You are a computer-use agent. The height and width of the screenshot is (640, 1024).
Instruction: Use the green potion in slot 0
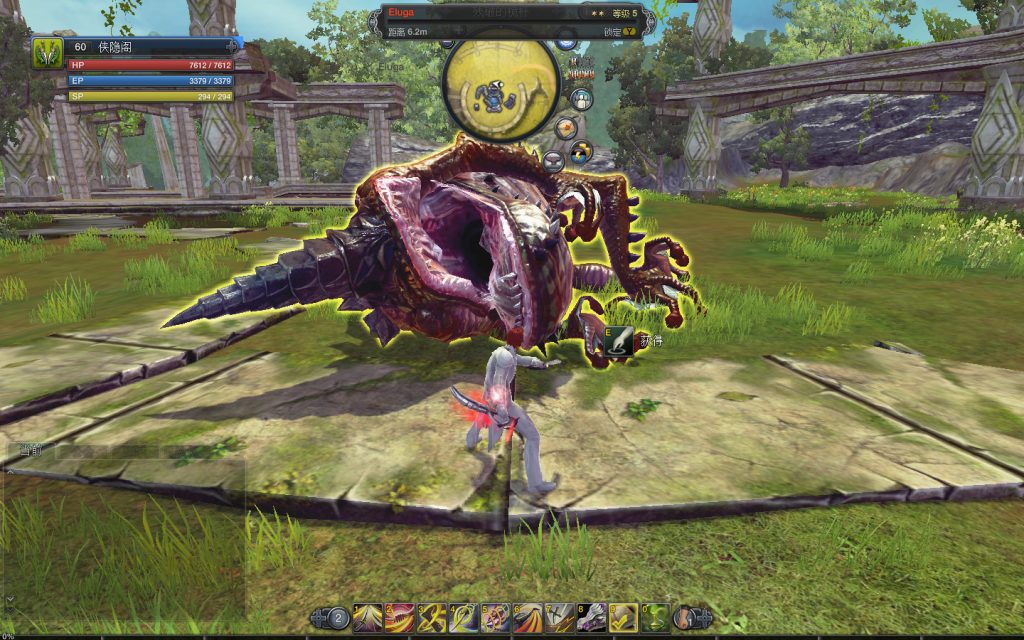(656, 617)
